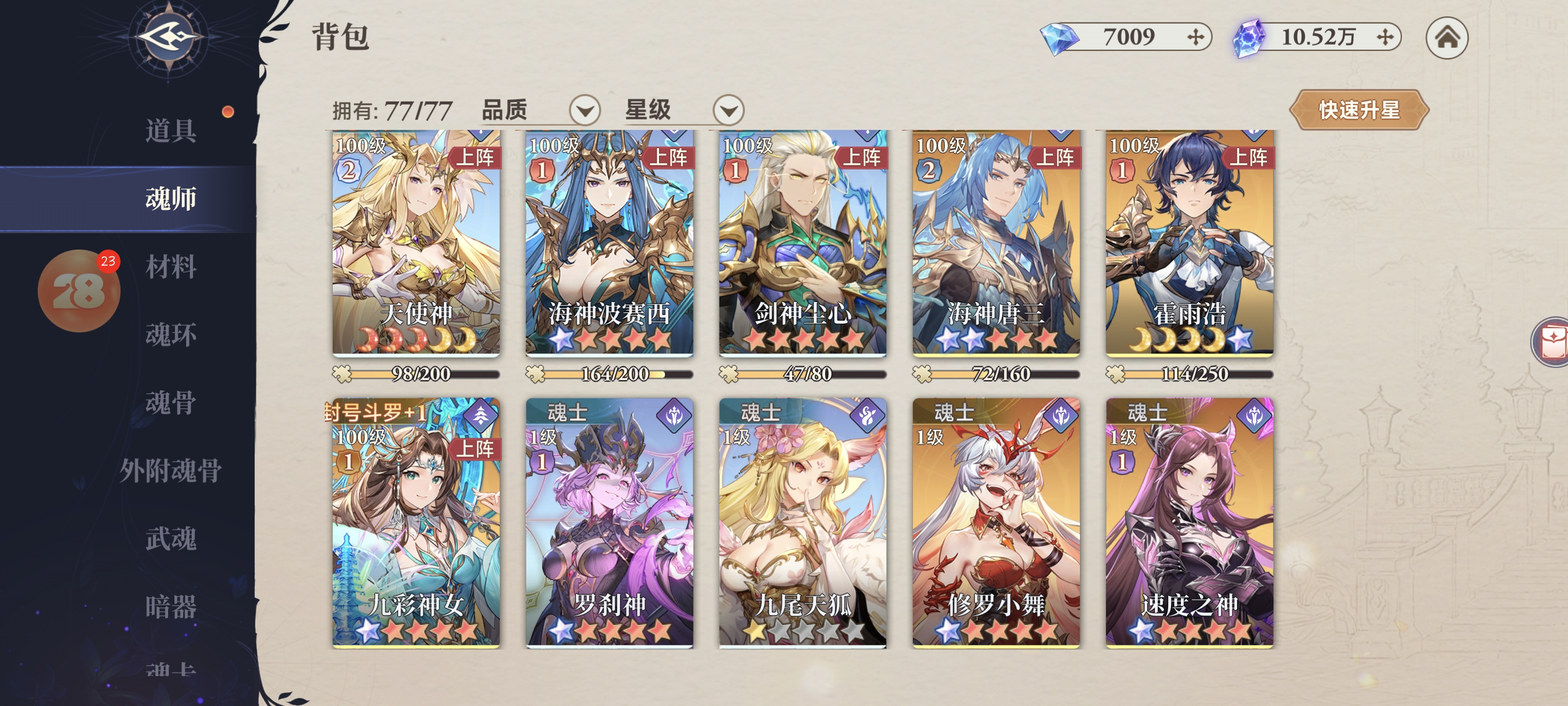This screenshot has height=706, width=1568.
Task: Add more blue diamonds with plus button
Action: [1196, 37]
